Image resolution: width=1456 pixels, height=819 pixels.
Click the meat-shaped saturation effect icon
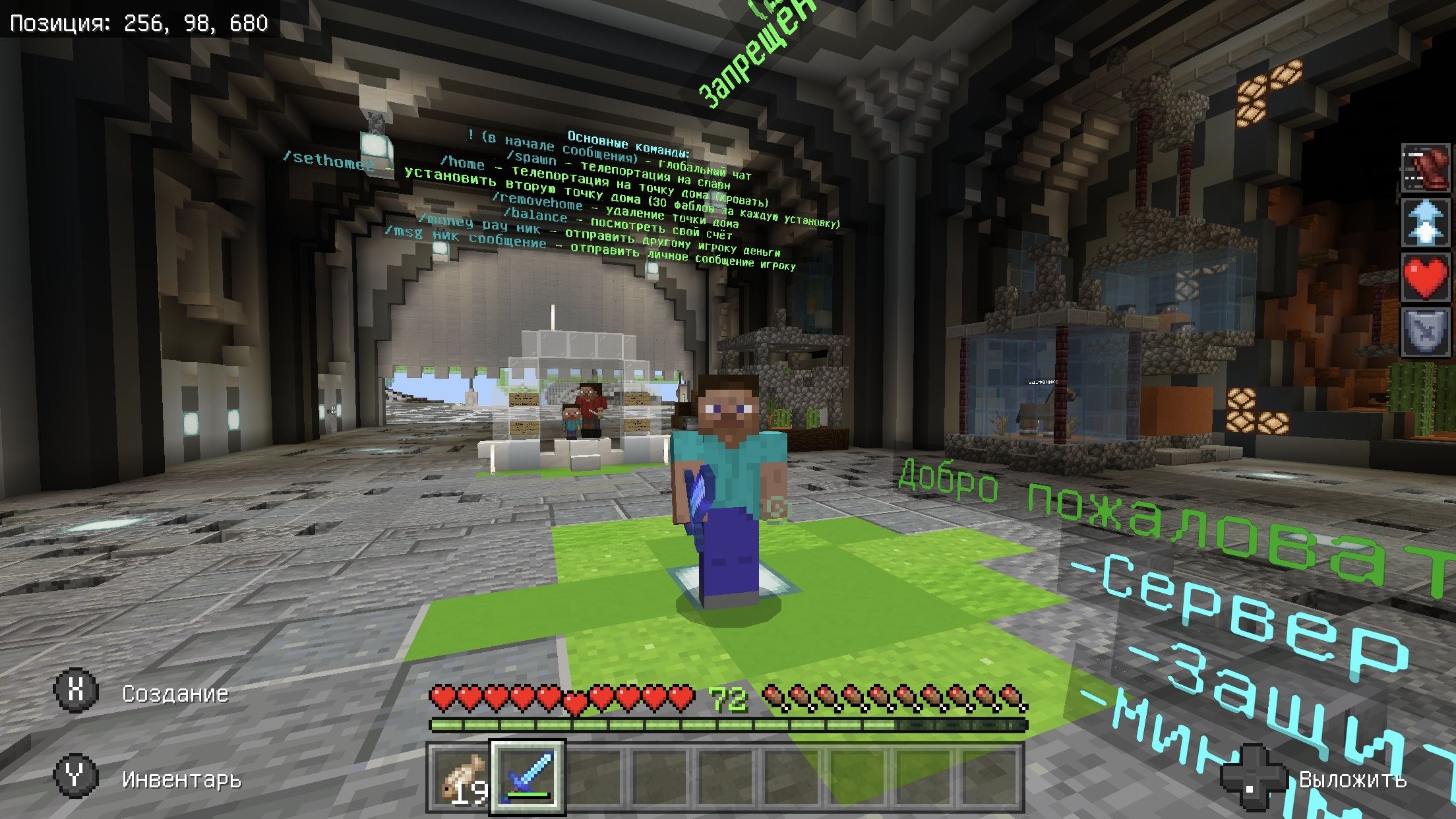click(x=1426, y=169)
